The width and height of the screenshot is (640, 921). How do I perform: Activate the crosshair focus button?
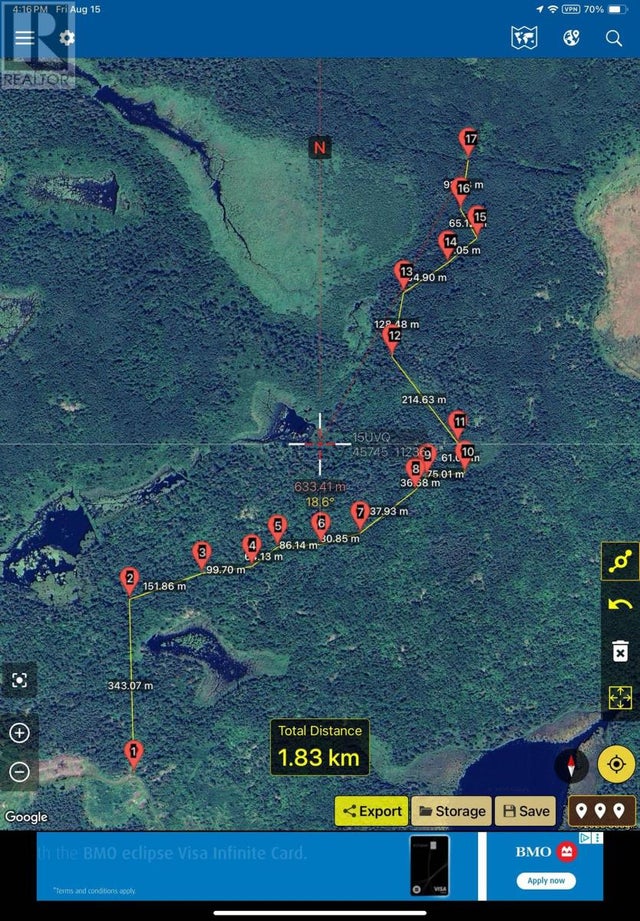coord(19,680)
